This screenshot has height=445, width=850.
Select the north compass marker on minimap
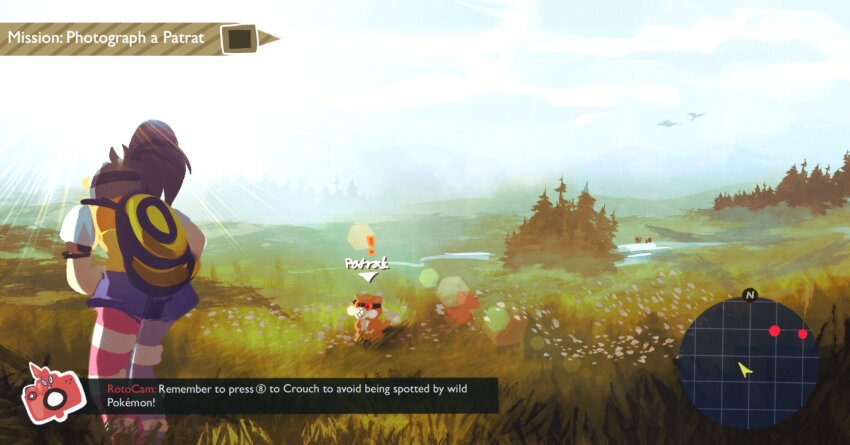(750, 295)
